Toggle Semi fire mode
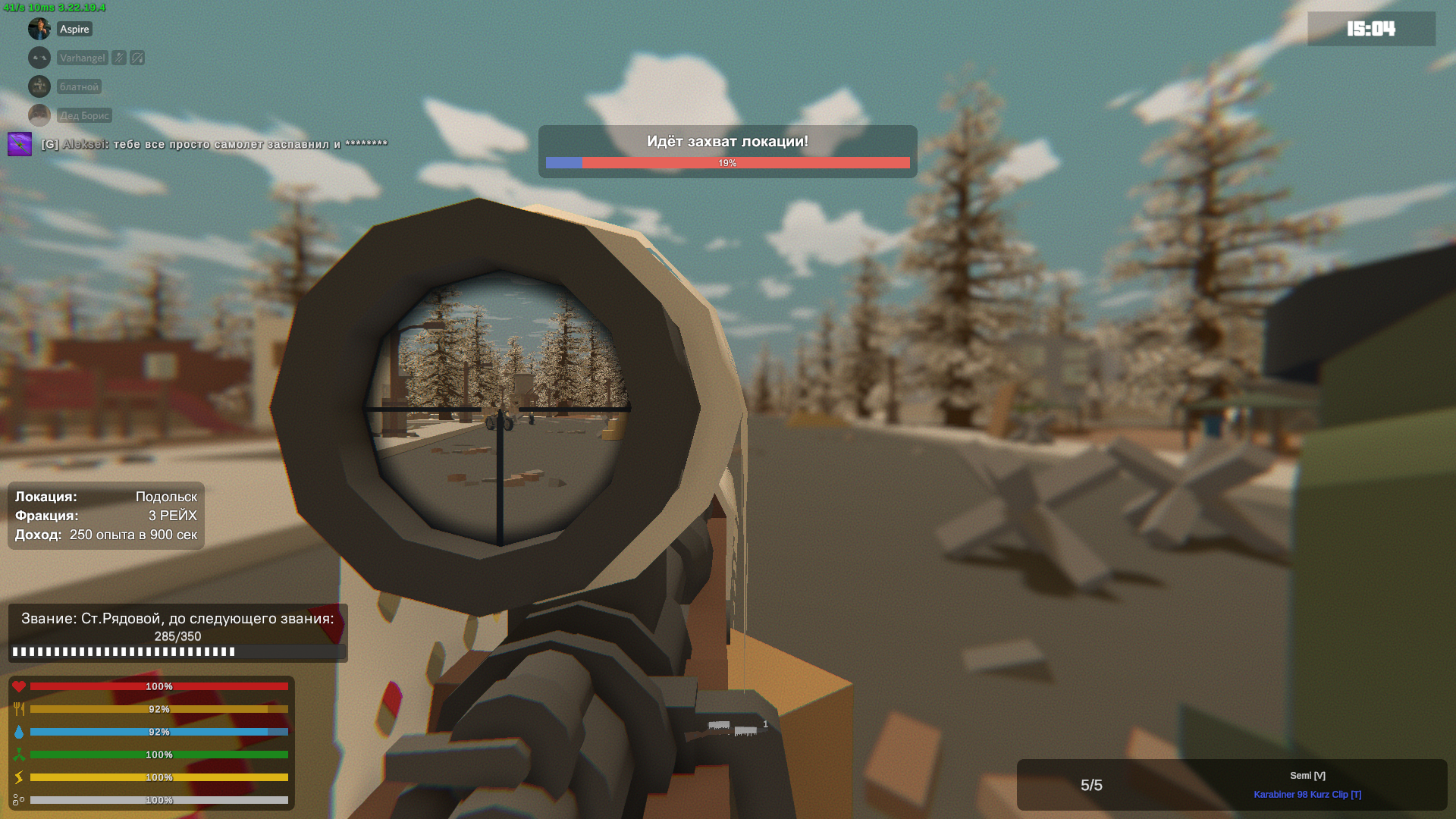 point(1309,775)
